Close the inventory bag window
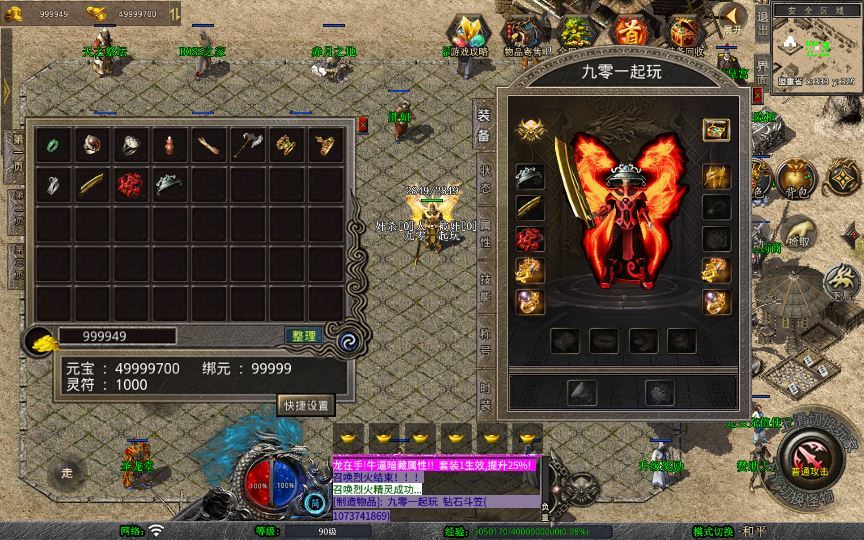The image size is (864, 540). 362,125
